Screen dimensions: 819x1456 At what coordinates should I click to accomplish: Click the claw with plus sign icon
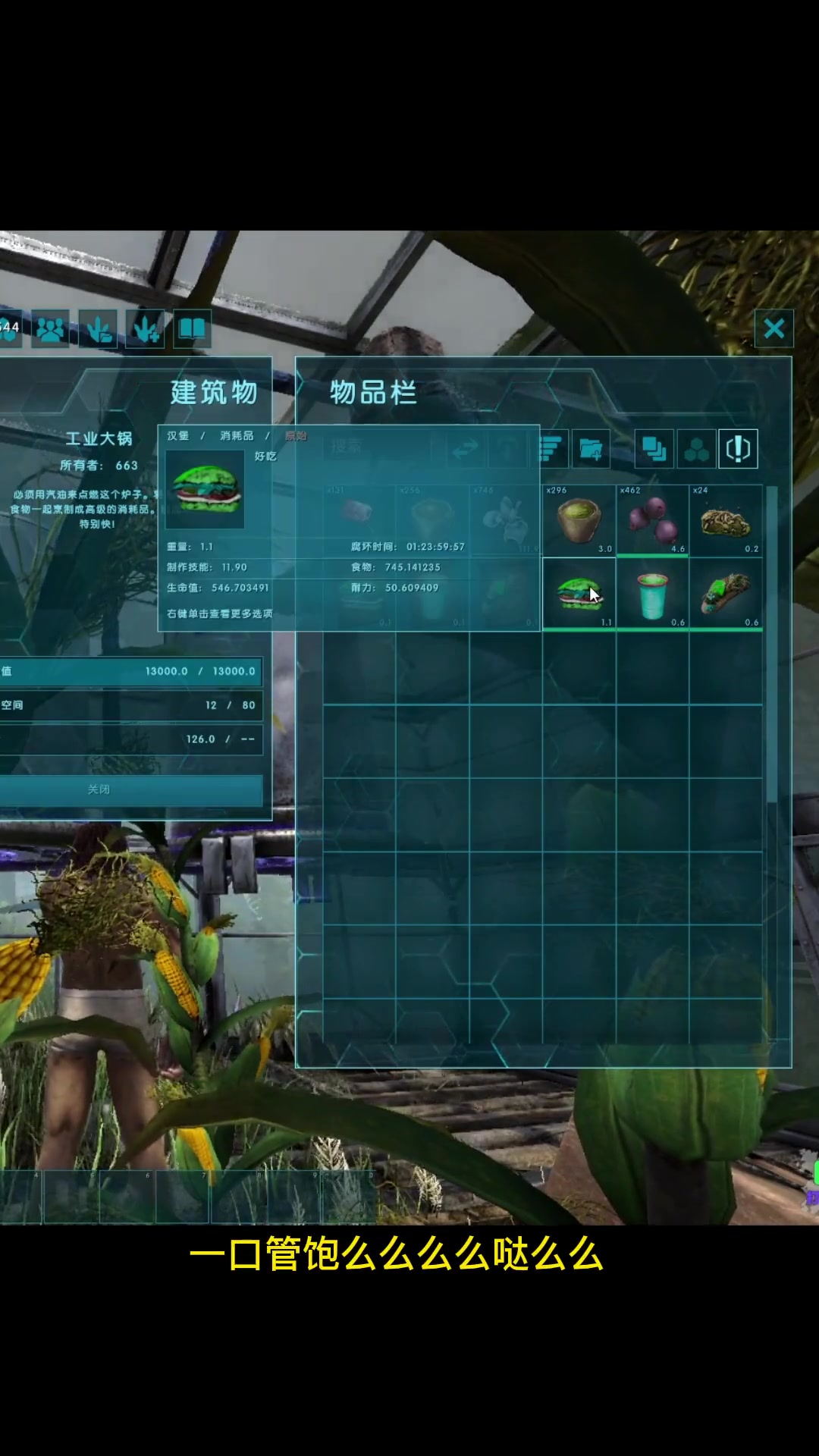145,328
